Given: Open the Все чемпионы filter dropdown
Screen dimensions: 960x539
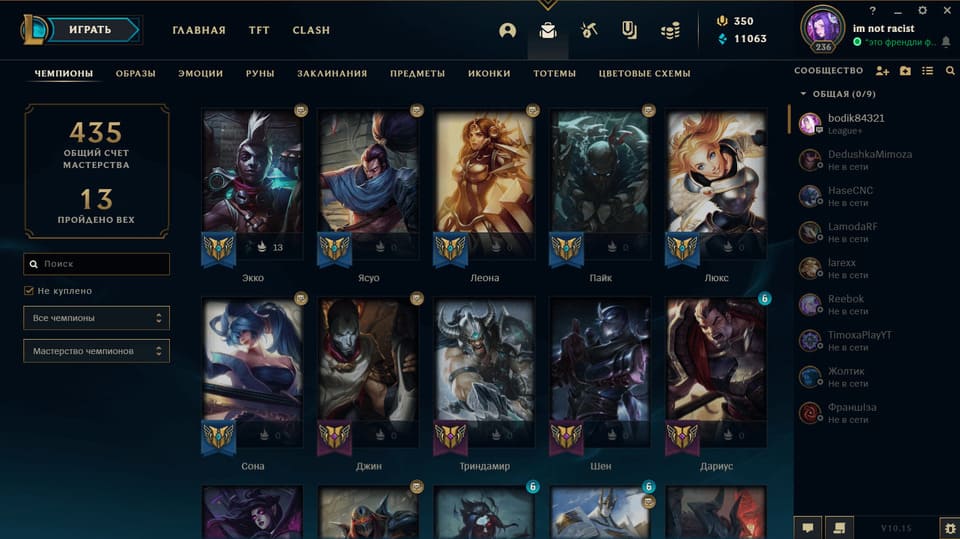Looking at the screenshot, I should 97,318.
